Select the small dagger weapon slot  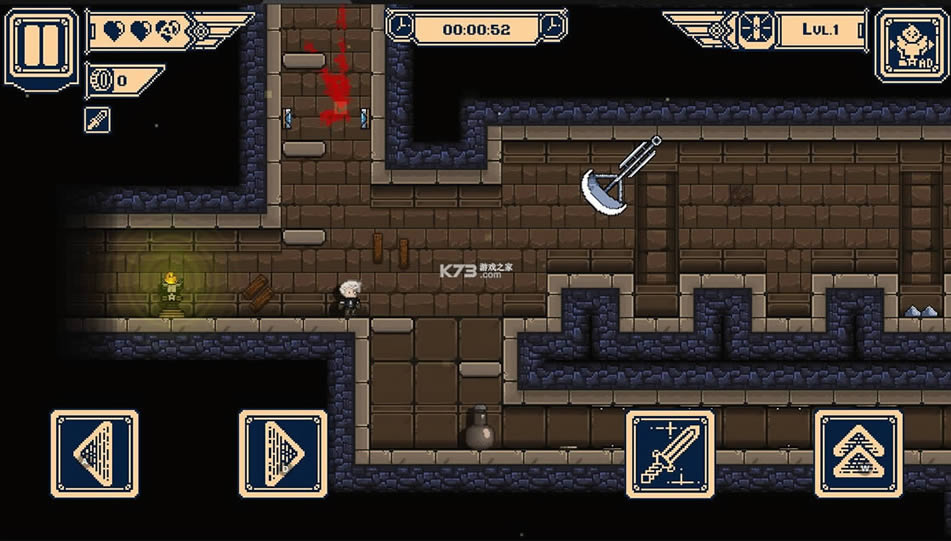pos(97,121)
